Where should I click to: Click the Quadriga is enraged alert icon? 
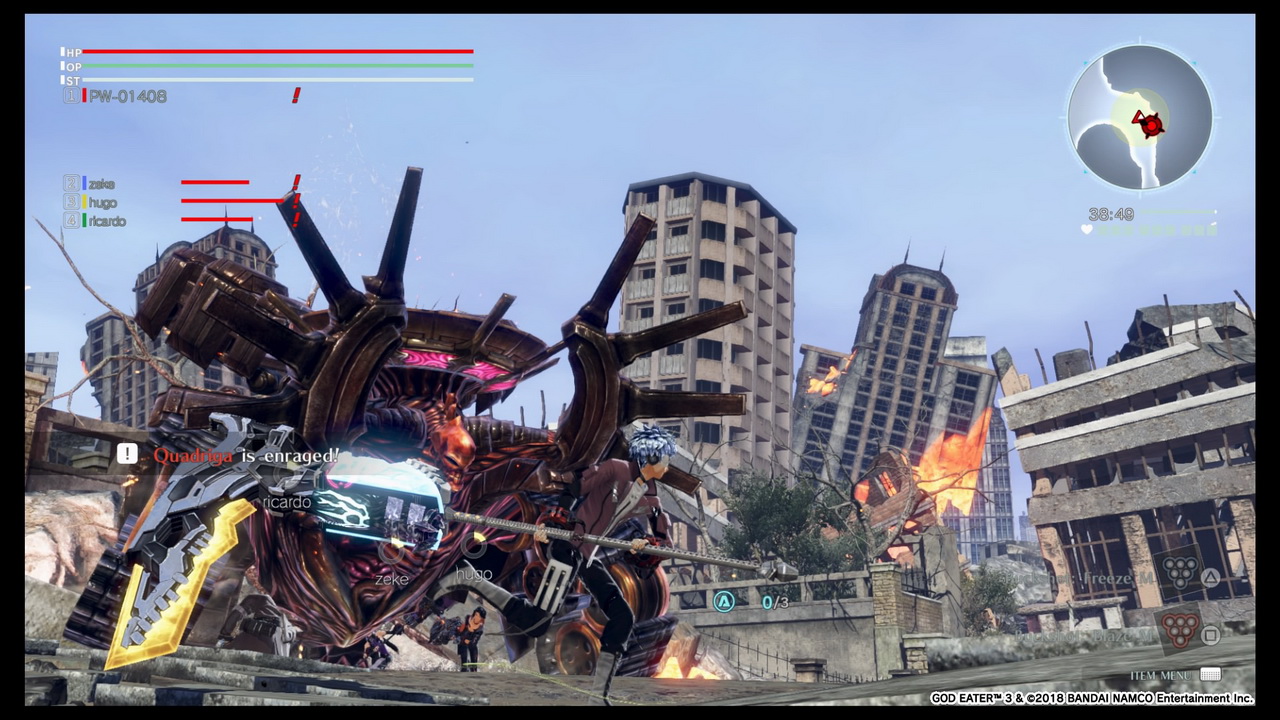coord(127,454)
